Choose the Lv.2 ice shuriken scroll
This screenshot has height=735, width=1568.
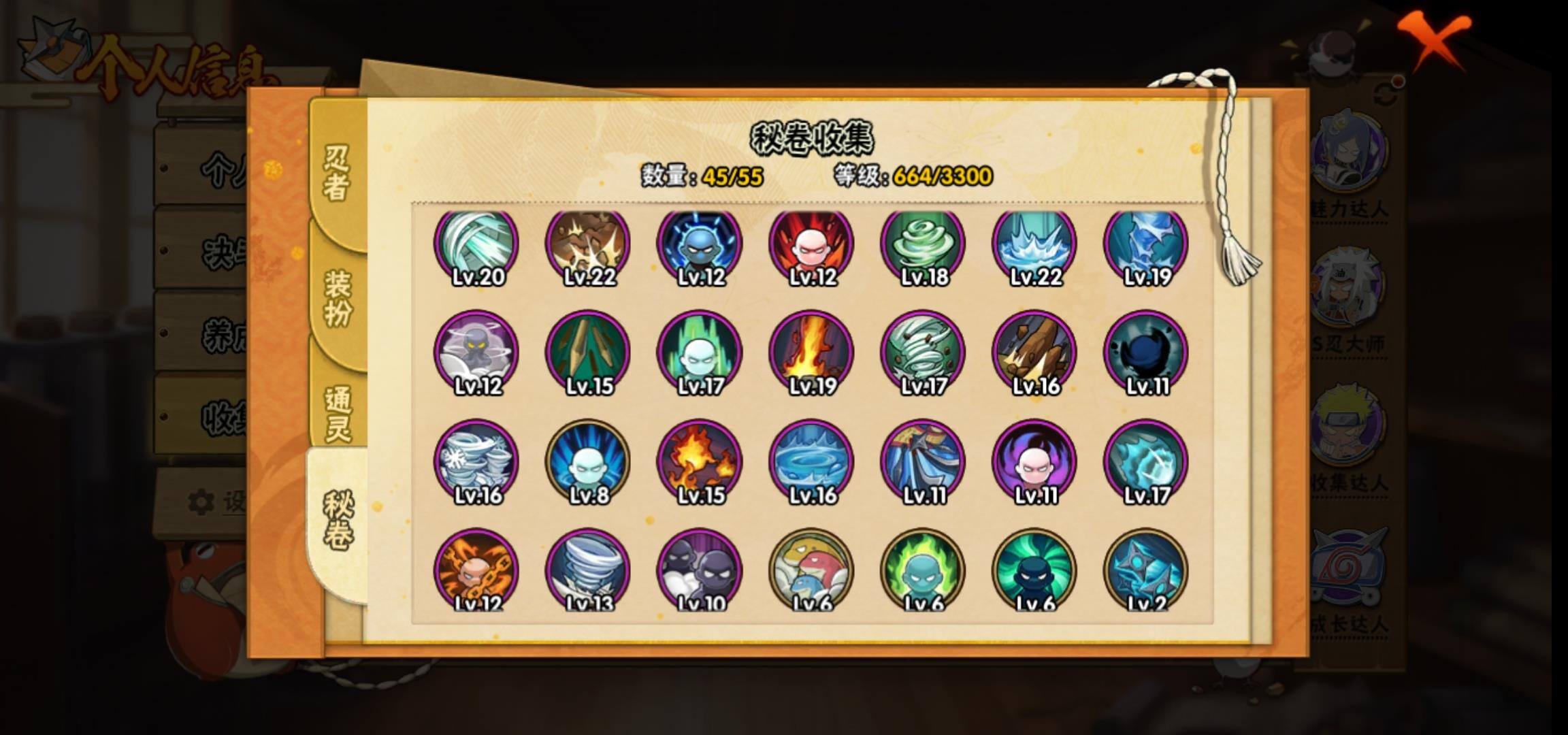[x=1146, y=570]
